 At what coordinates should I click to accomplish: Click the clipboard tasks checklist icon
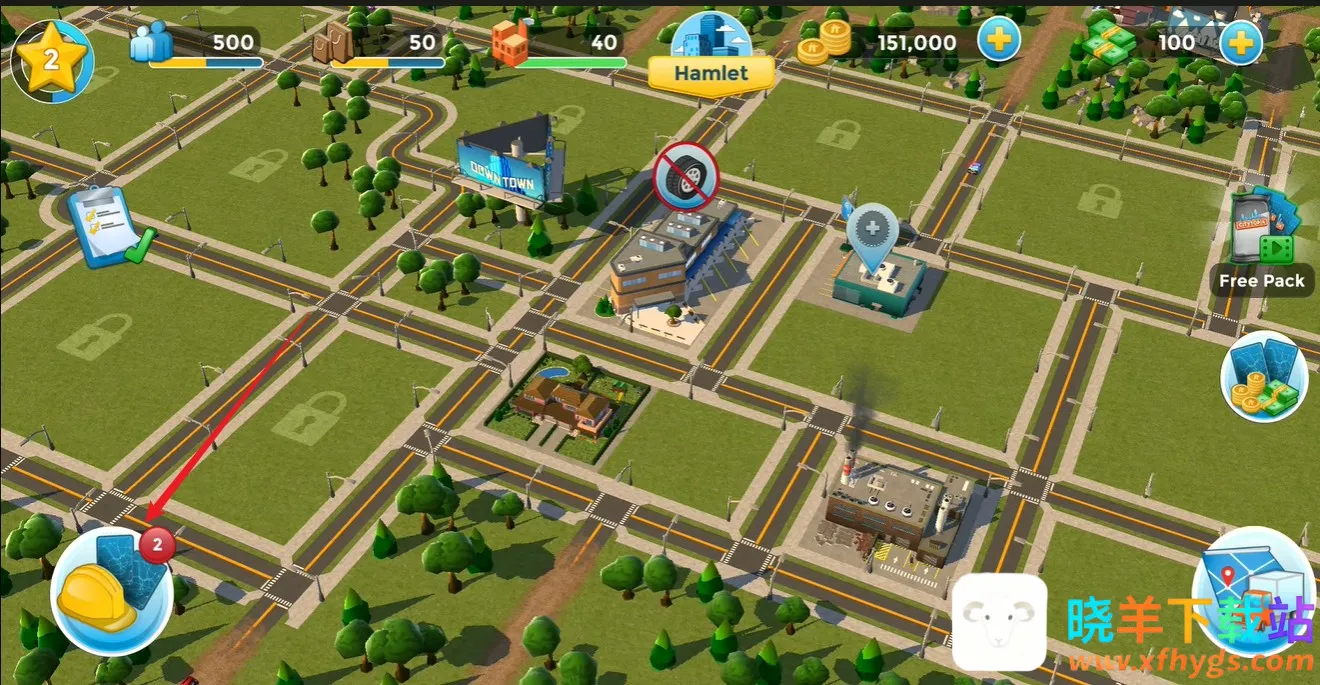[x=108, y=227]
